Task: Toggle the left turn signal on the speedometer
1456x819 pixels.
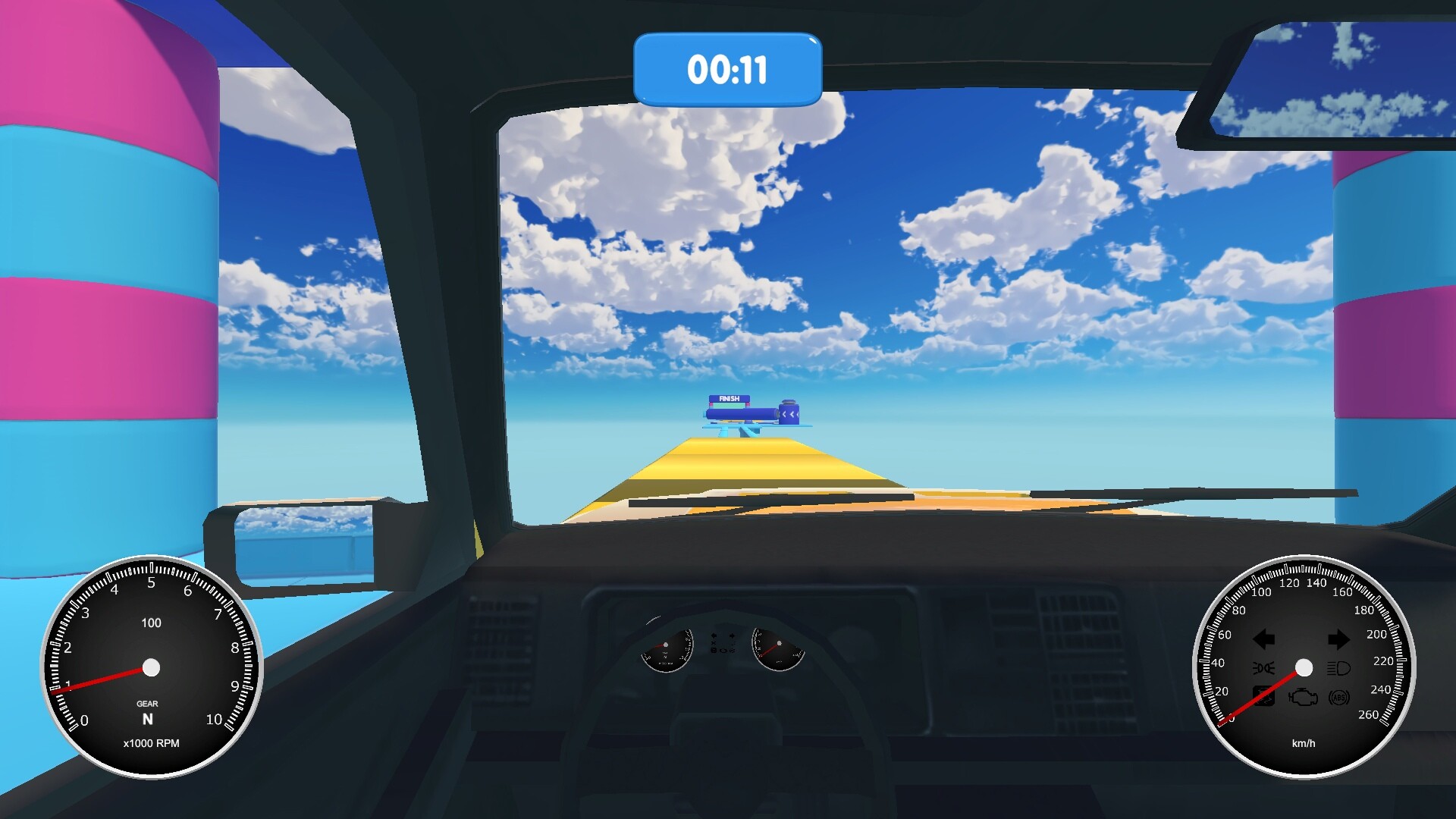Action: click(1264, 639)
